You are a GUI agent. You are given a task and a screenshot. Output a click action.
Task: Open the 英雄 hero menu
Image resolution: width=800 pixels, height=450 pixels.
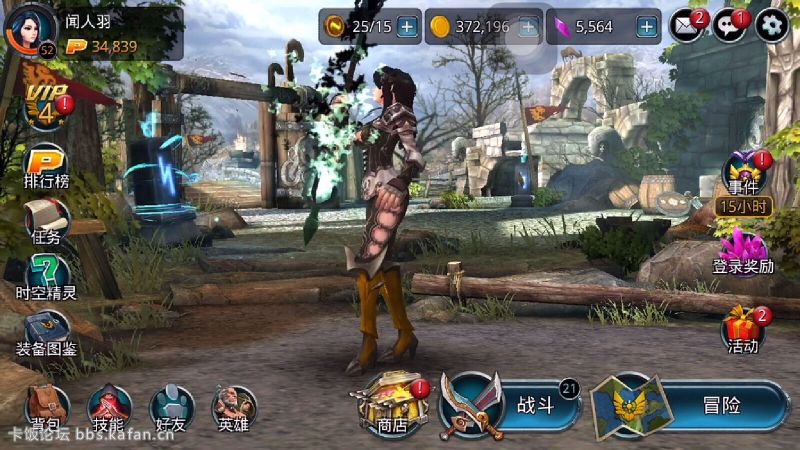(233, 408)
